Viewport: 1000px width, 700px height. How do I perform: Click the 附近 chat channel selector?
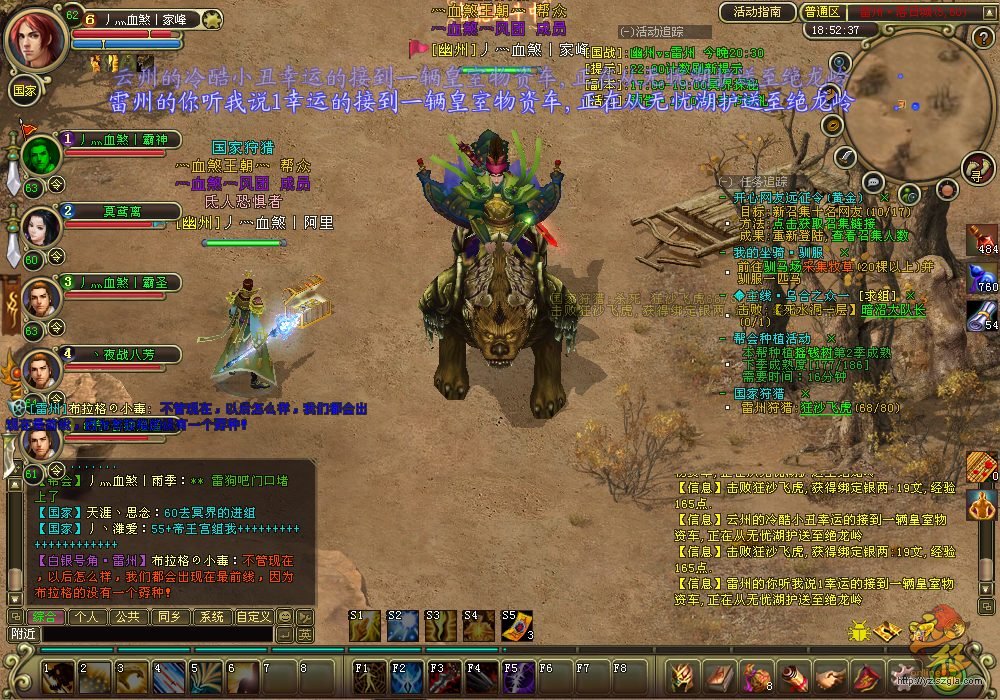pos(23,634)
